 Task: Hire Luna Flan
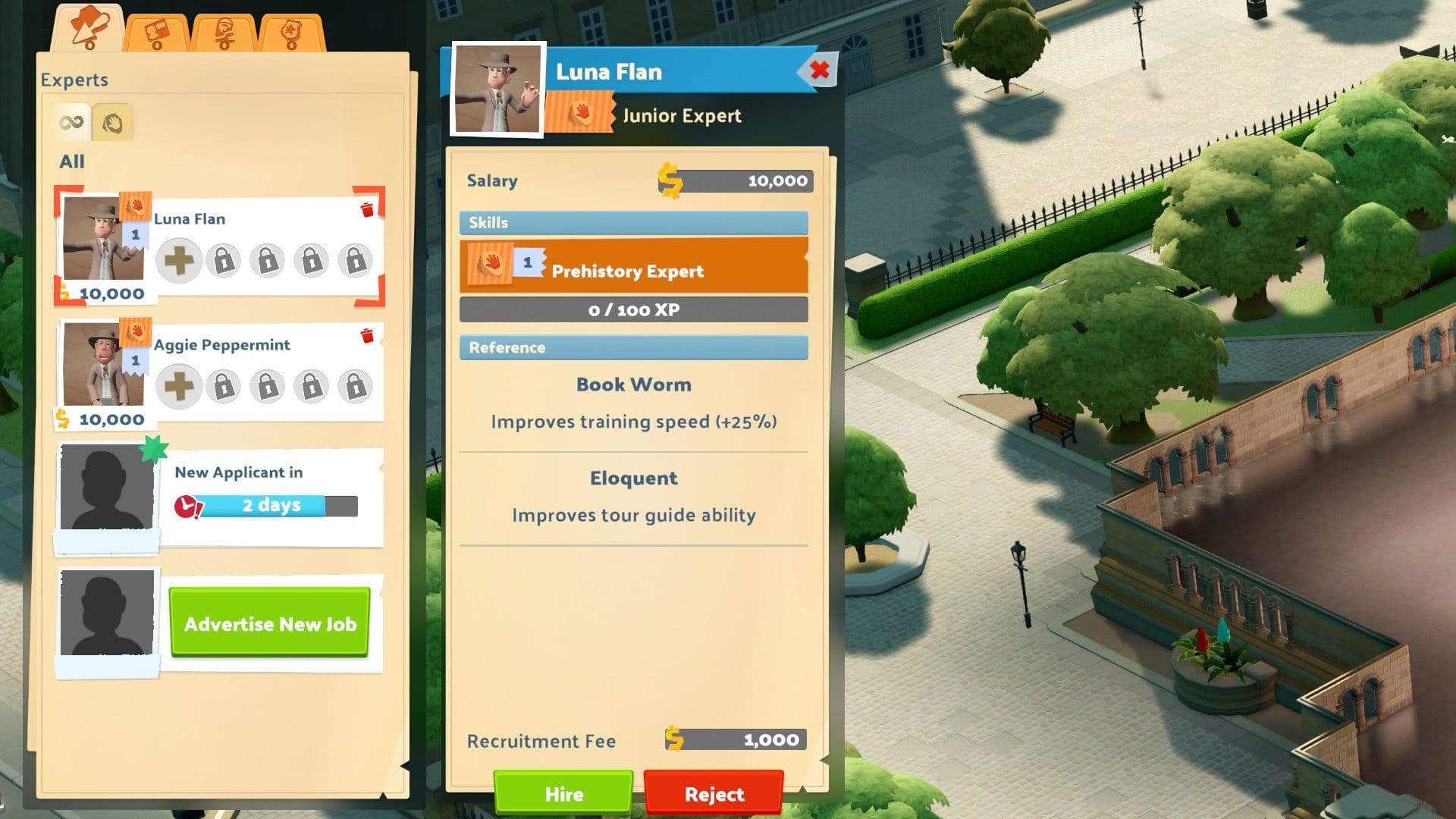point(563,793)
